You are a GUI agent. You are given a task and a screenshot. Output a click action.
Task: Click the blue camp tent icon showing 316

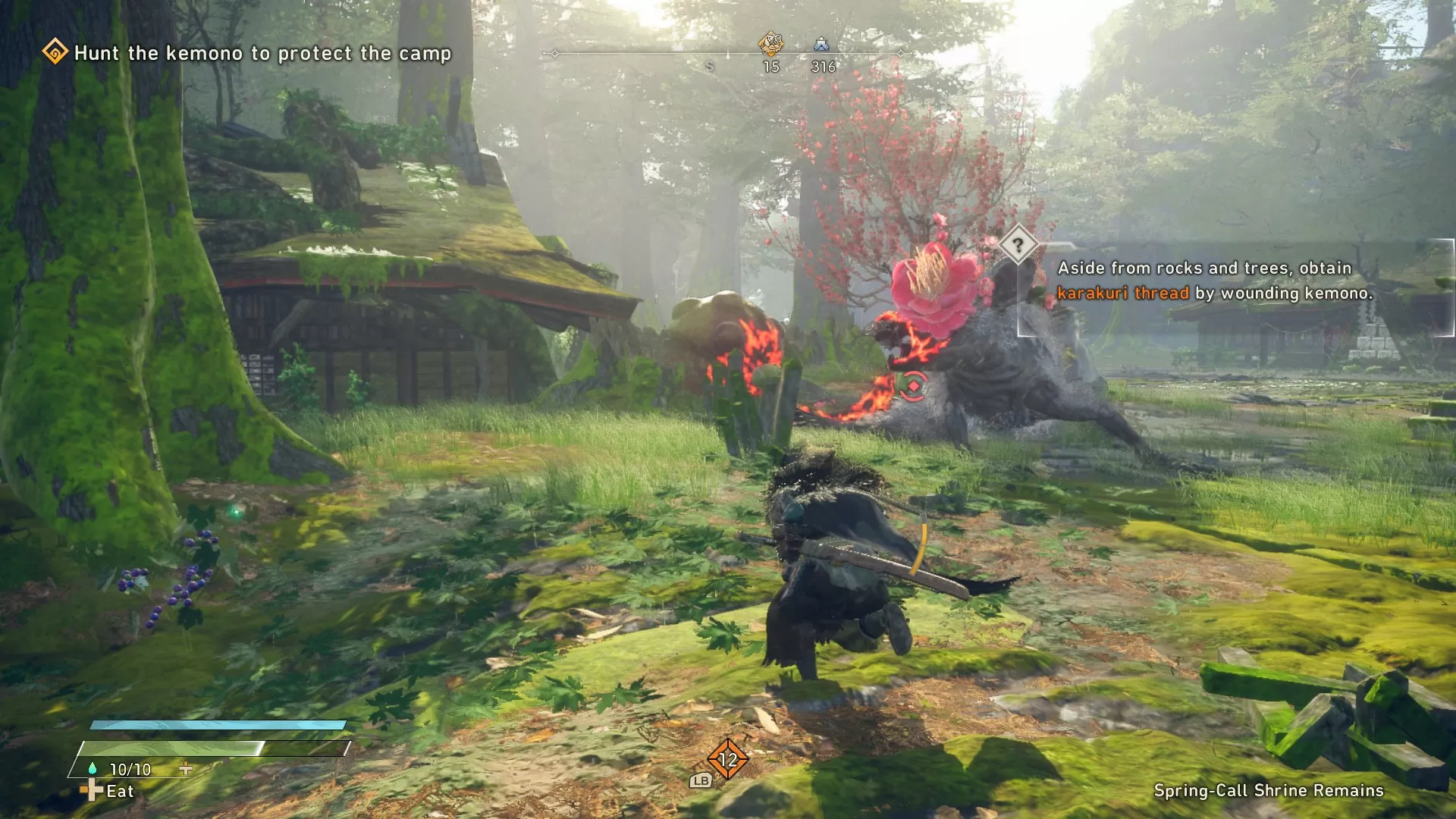click(x=821, y=45)
